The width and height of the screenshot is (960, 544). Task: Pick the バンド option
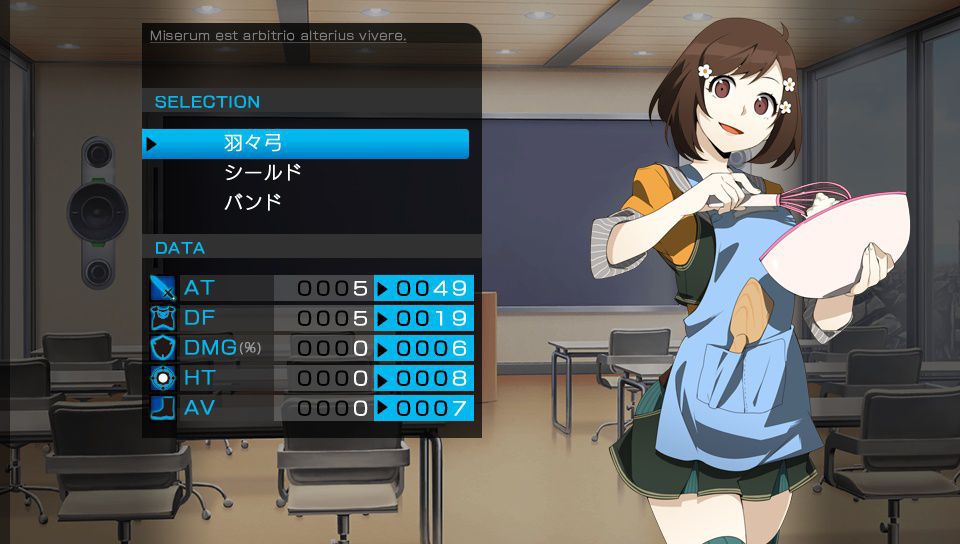click(x=253, y=203)
